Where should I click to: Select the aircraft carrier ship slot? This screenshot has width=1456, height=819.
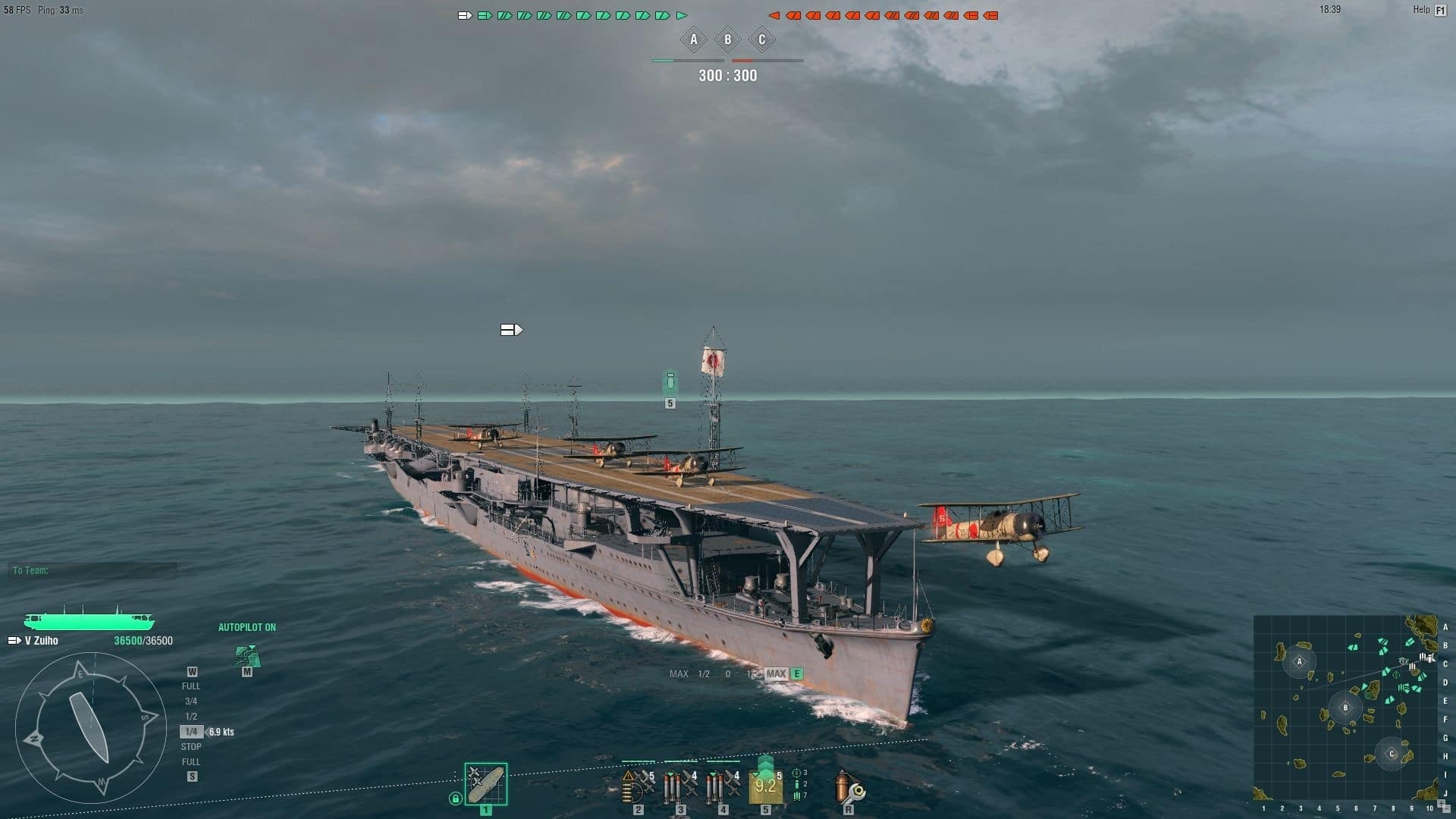485,784
